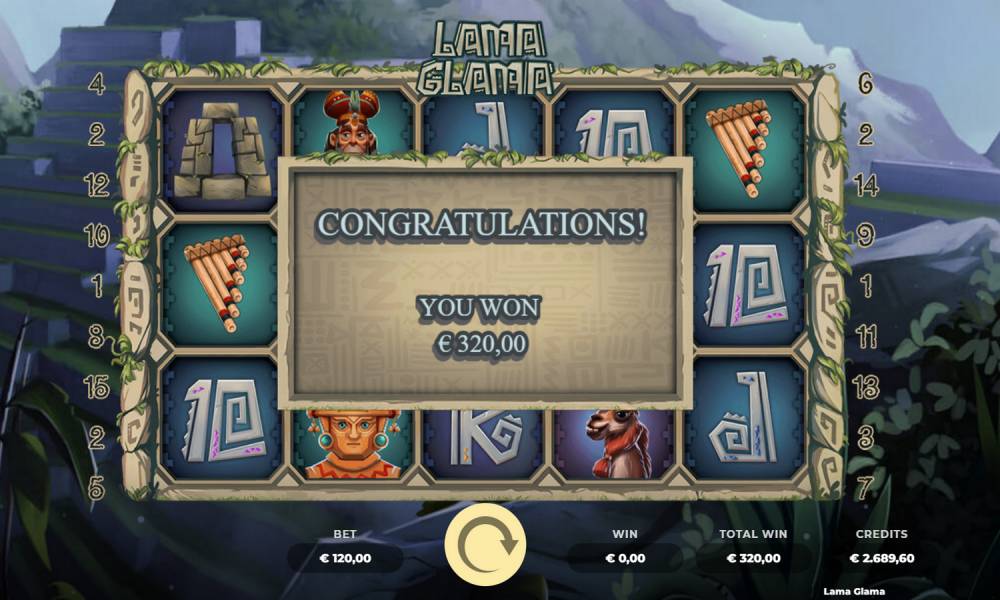1000x600 pixels.
Task: Show payline number 14 marker
Action: click(866, 185)
